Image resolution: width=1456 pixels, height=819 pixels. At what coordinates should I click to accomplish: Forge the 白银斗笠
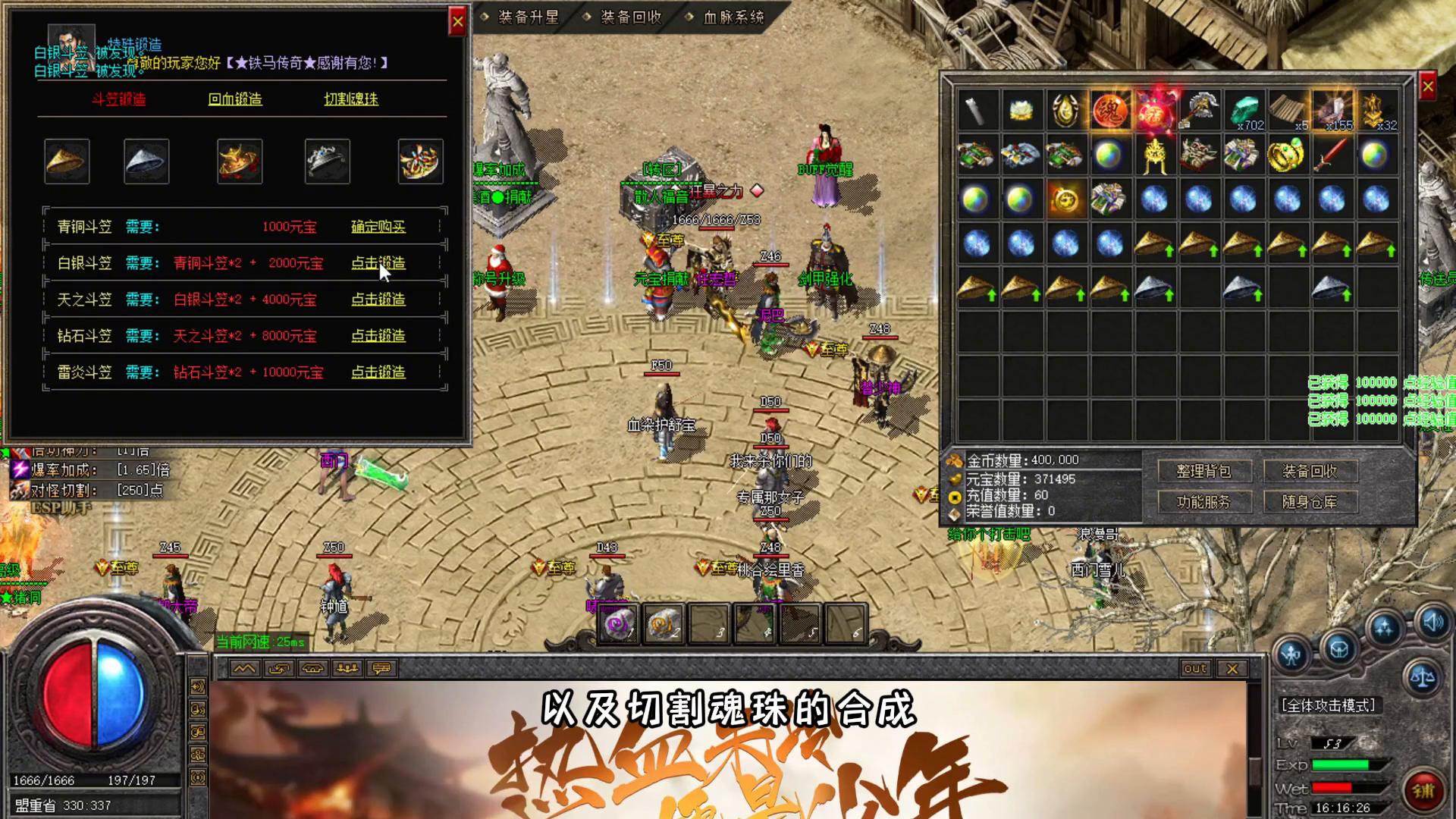[378, 263]
